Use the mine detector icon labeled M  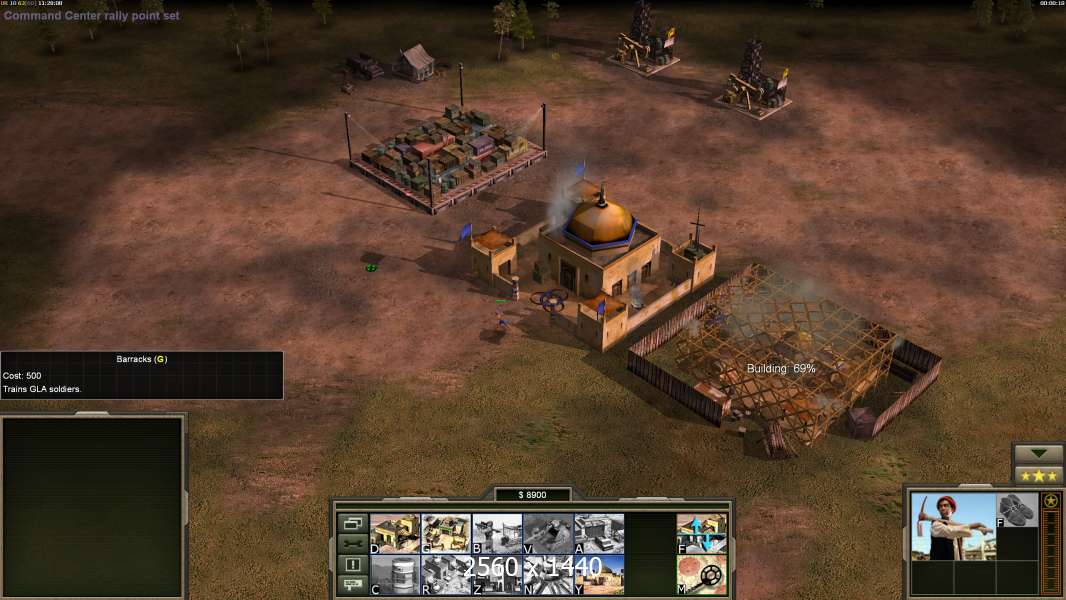pos(702,574)
